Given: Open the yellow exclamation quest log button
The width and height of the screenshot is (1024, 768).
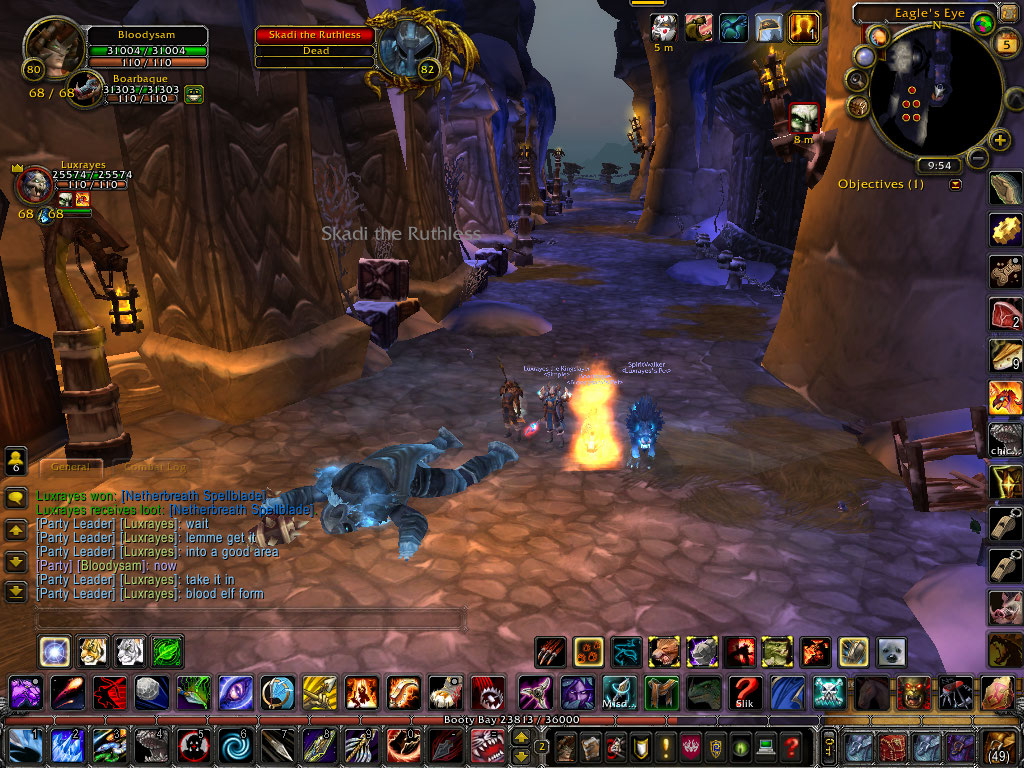Looking at the screenshot, I should 665,747.
